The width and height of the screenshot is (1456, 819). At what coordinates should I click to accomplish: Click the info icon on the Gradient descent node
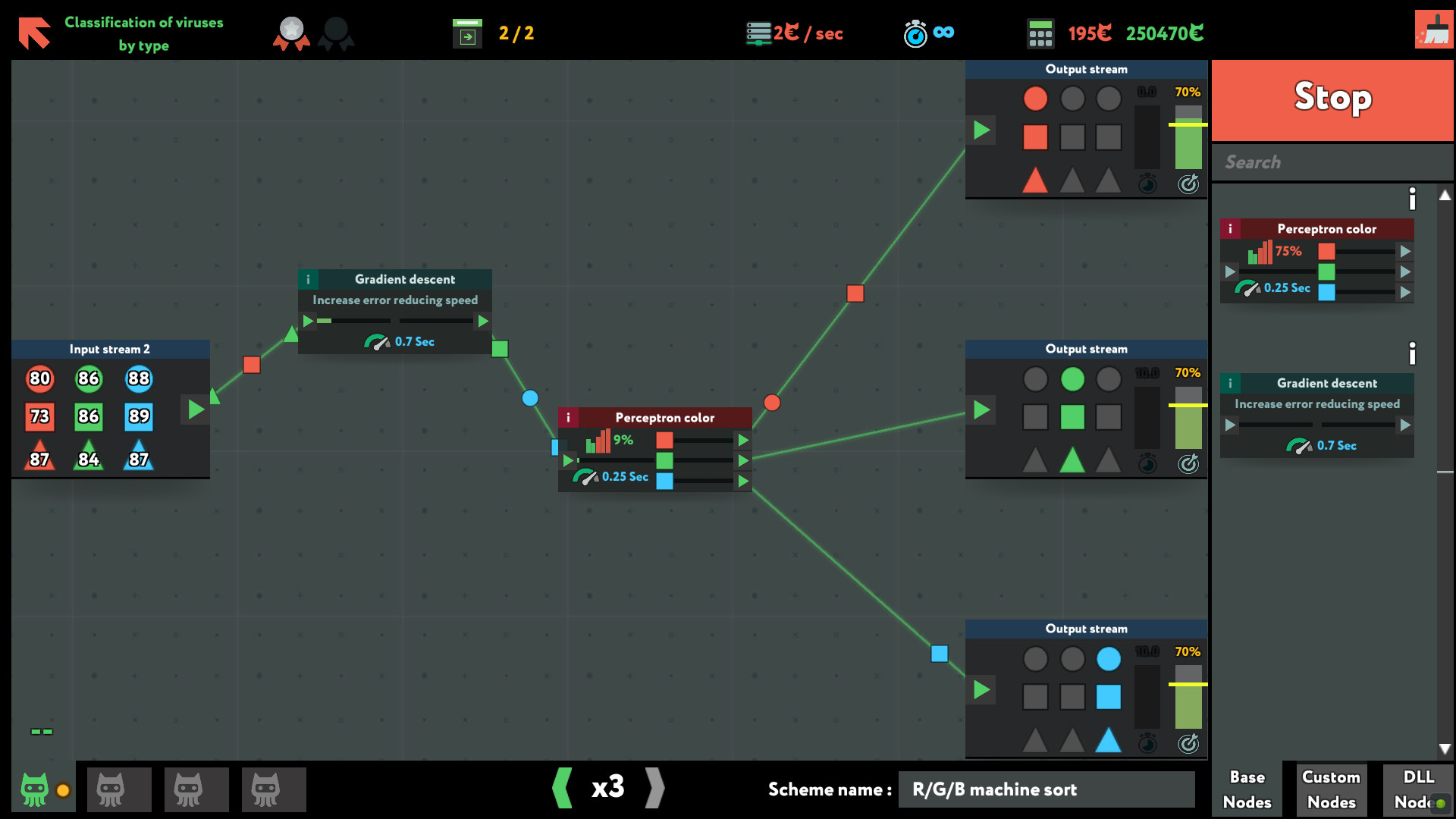click(308, 279)
